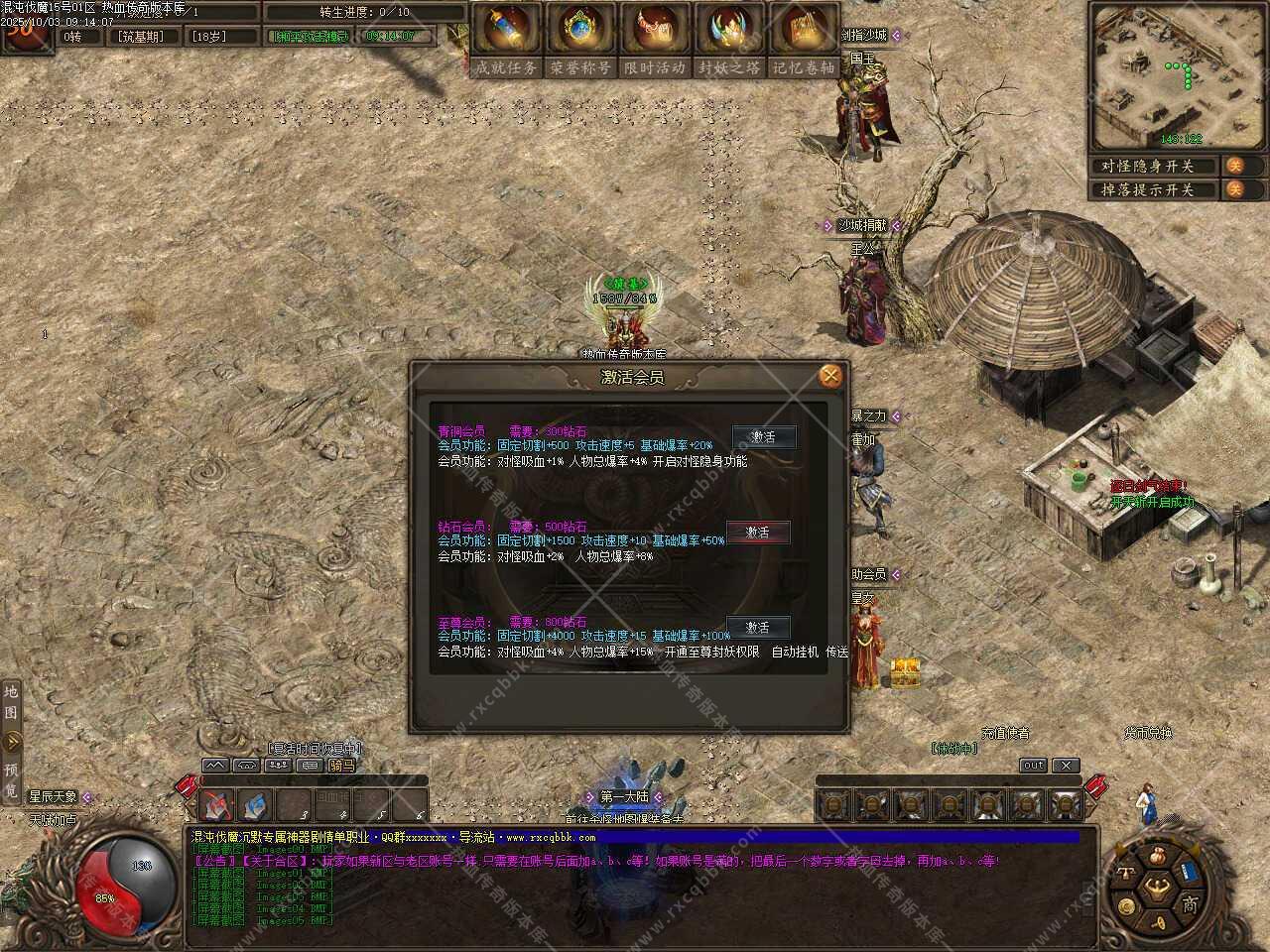The height and width of the screenshot is (952, 1270).
Task: Close the 激活会员 membership window
Action: (830, 376)
